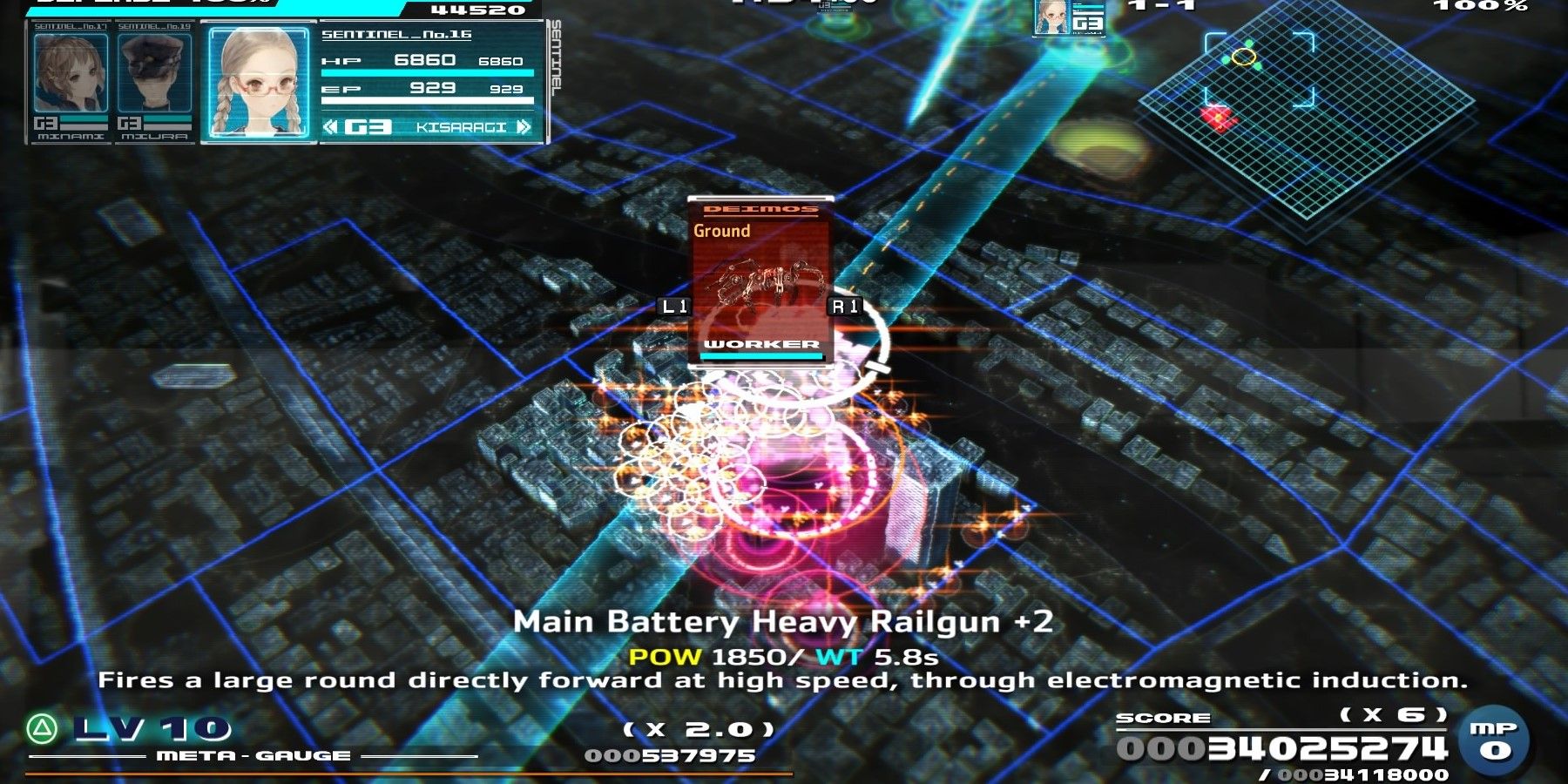Screen dimensions: 1568x784
Task: Click the Ground type label on the enemy card
Action: click(721, 231)
